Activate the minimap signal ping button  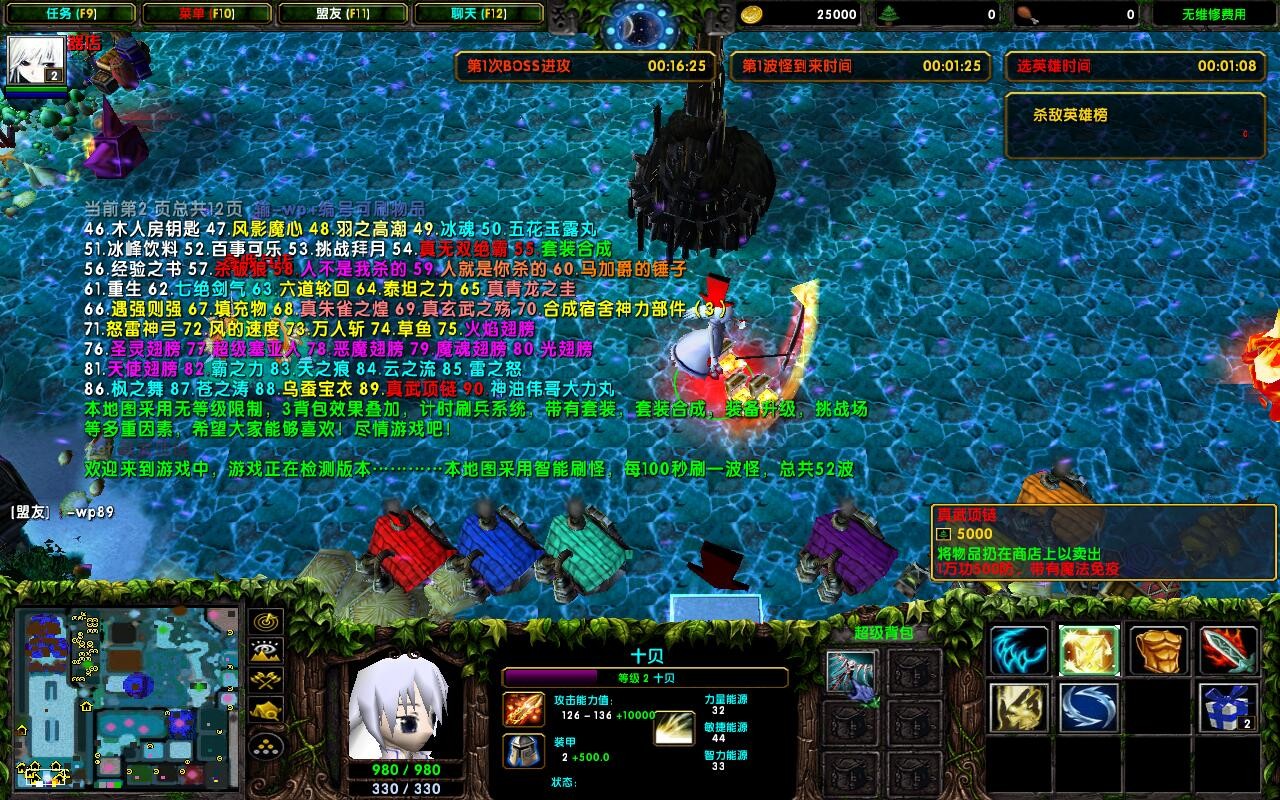click(x=266, y=622)
